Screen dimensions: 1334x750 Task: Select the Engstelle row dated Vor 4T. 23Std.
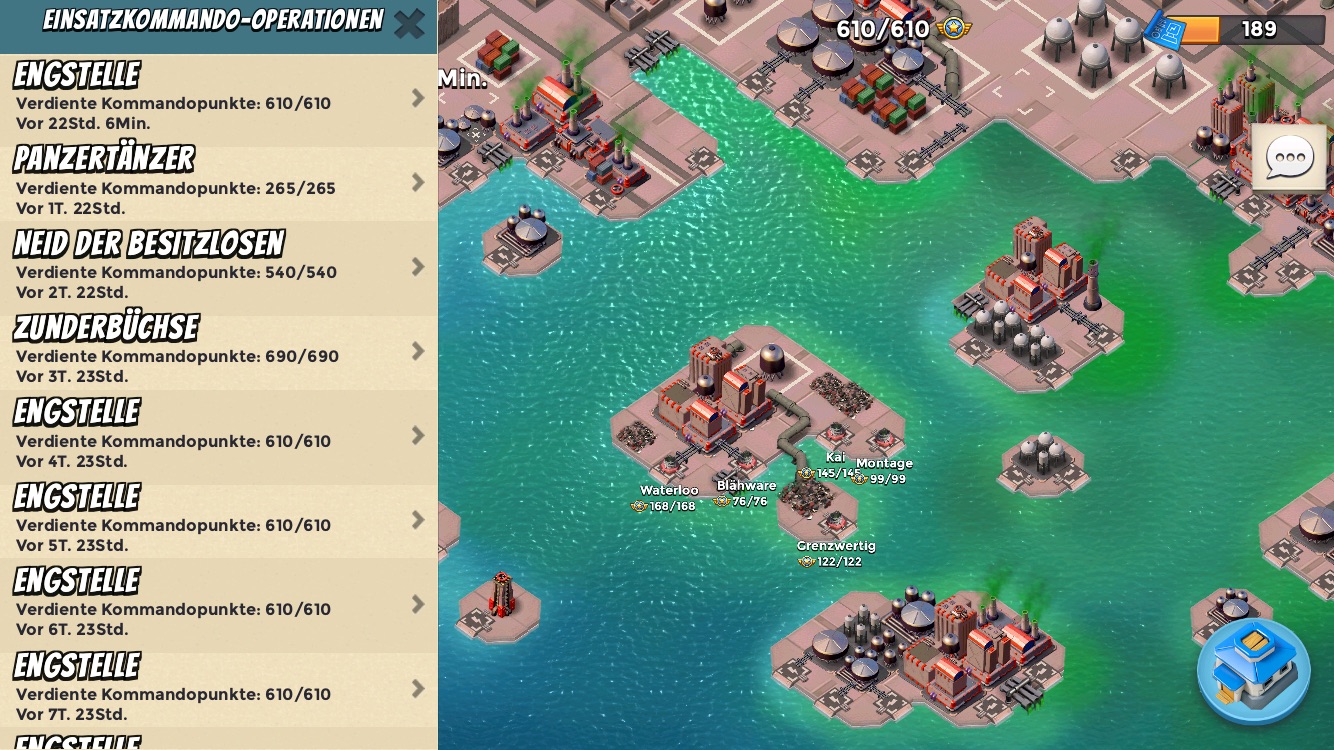click(x=218, y=436)
